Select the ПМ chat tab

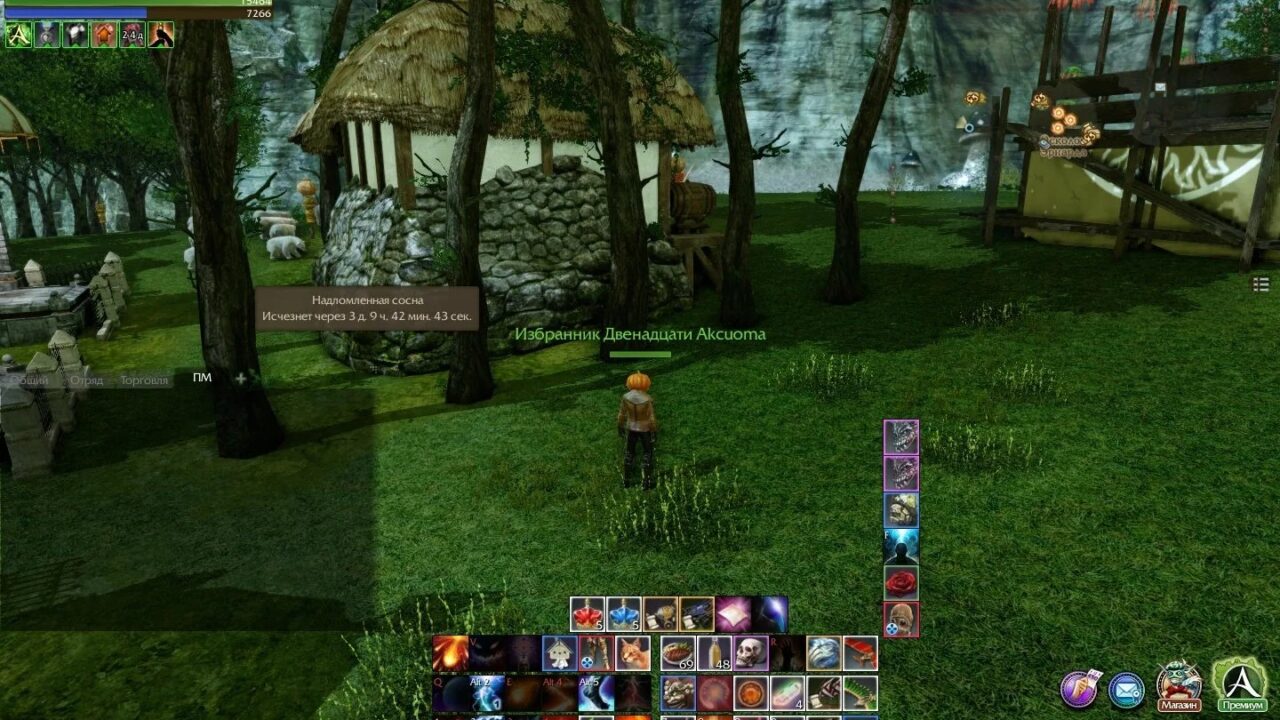202,378
